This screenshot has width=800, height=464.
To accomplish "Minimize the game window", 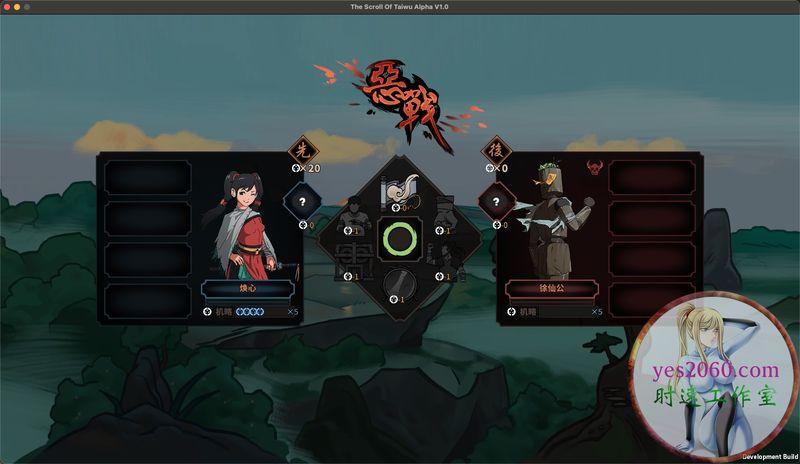I will (17, 6).
